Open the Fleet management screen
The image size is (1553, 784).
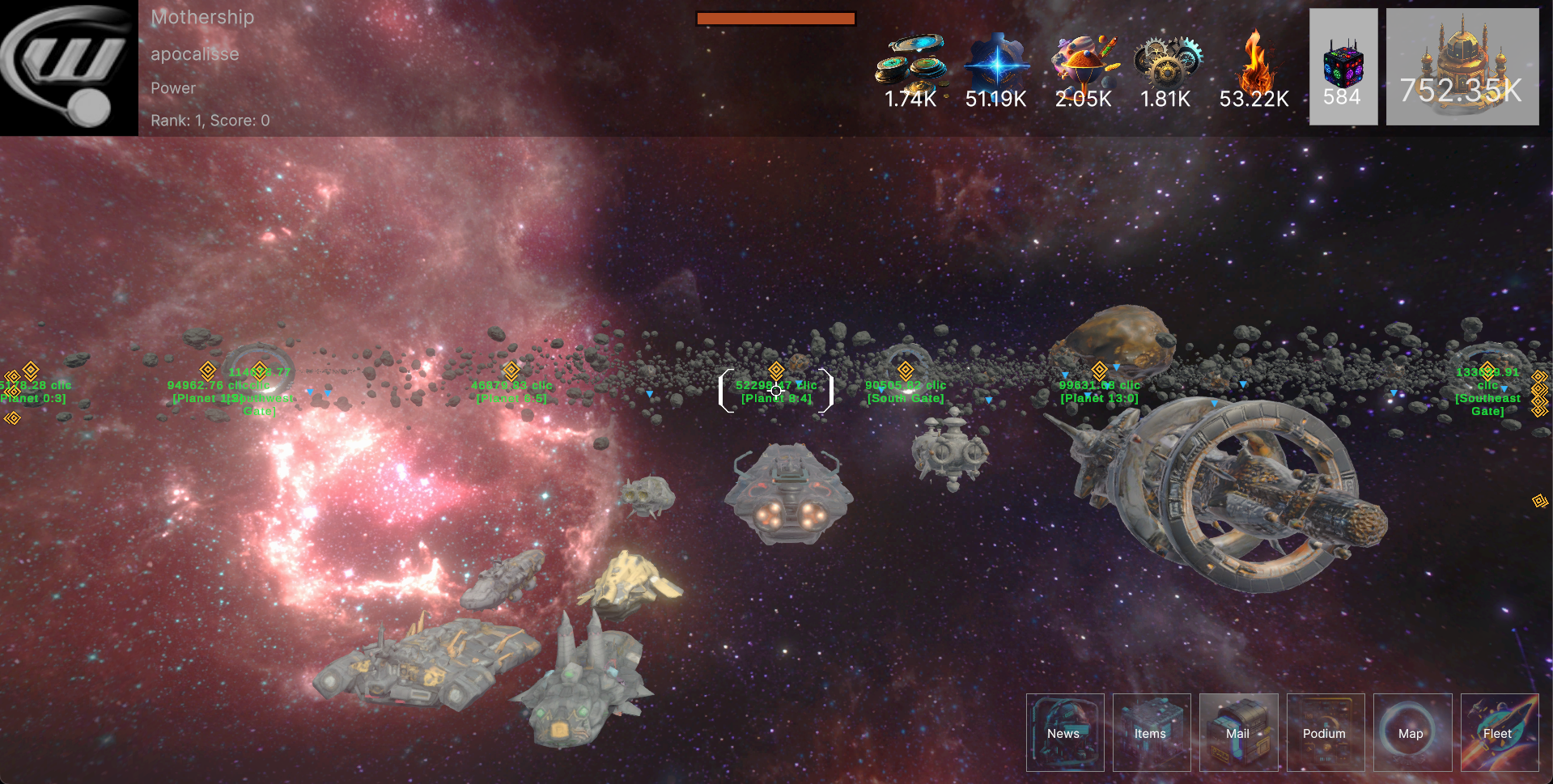[1499, 732]
